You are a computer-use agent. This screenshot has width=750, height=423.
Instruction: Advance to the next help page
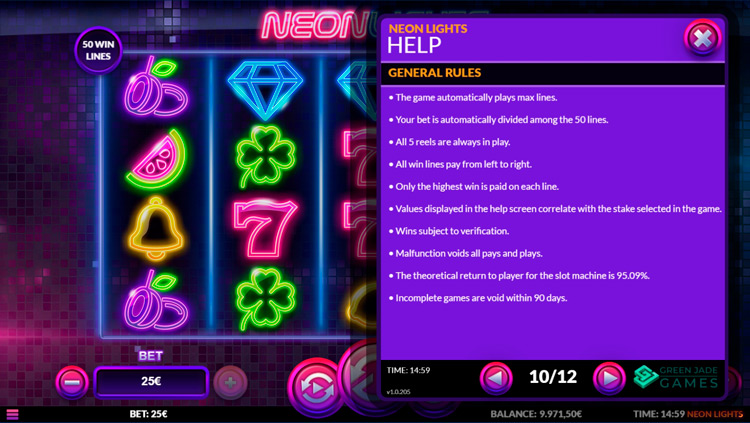pos(608,377)
